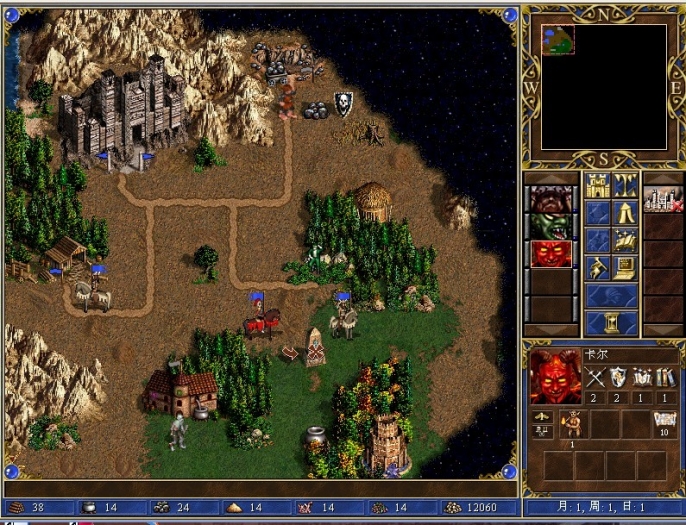This screenshot has height=525, width=686.
Task: Open the Kingdom Overview castle button
Action: point(597,185)
